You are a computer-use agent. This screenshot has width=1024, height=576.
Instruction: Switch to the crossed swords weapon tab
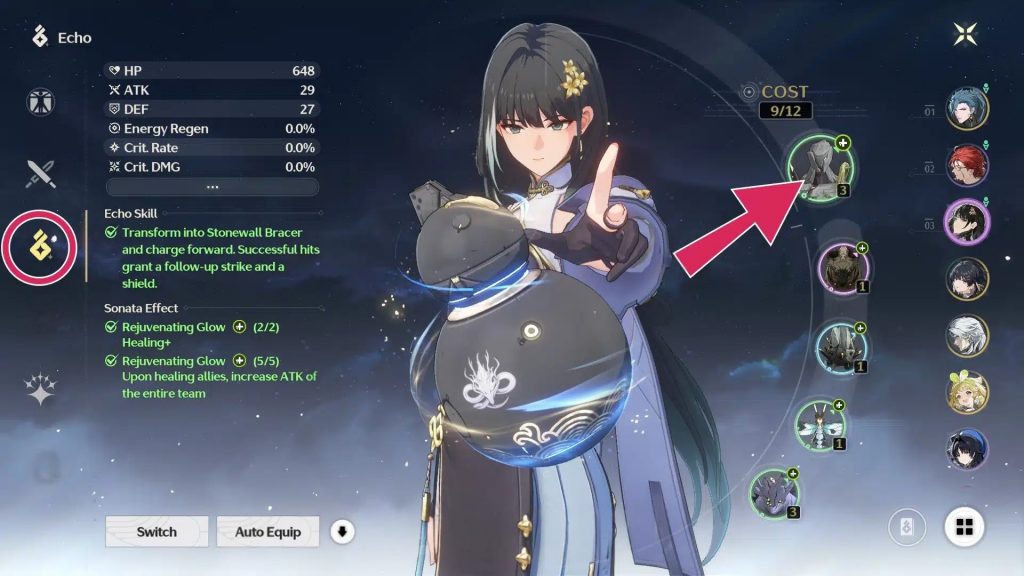point(41,174)
